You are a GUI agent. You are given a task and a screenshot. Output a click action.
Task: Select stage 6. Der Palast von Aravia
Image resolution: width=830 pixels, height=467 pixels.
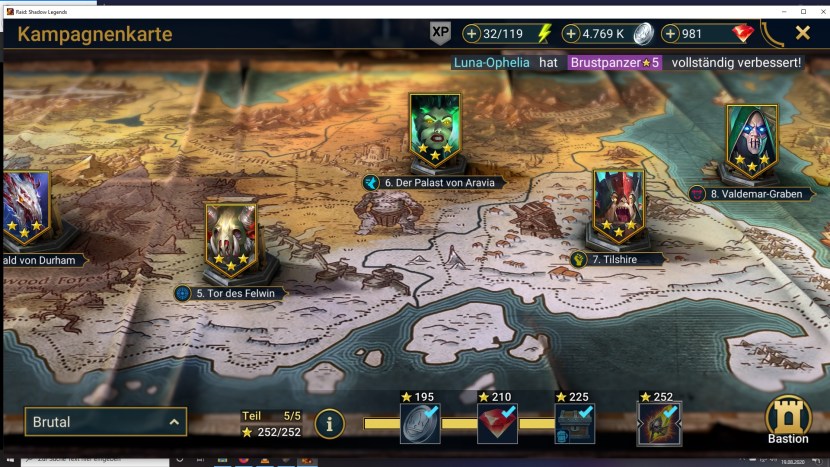(435, 131)
